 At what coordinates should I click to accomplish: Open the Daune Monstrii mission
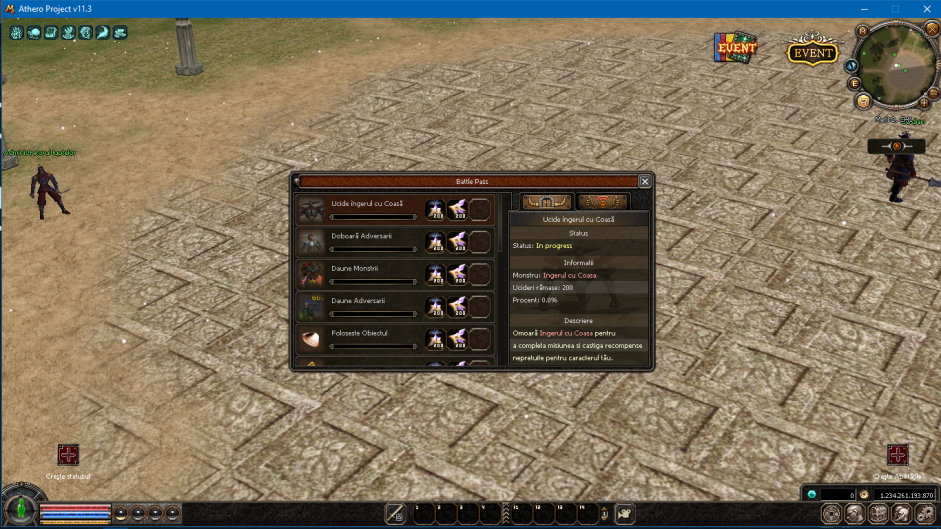pos(360,273)
